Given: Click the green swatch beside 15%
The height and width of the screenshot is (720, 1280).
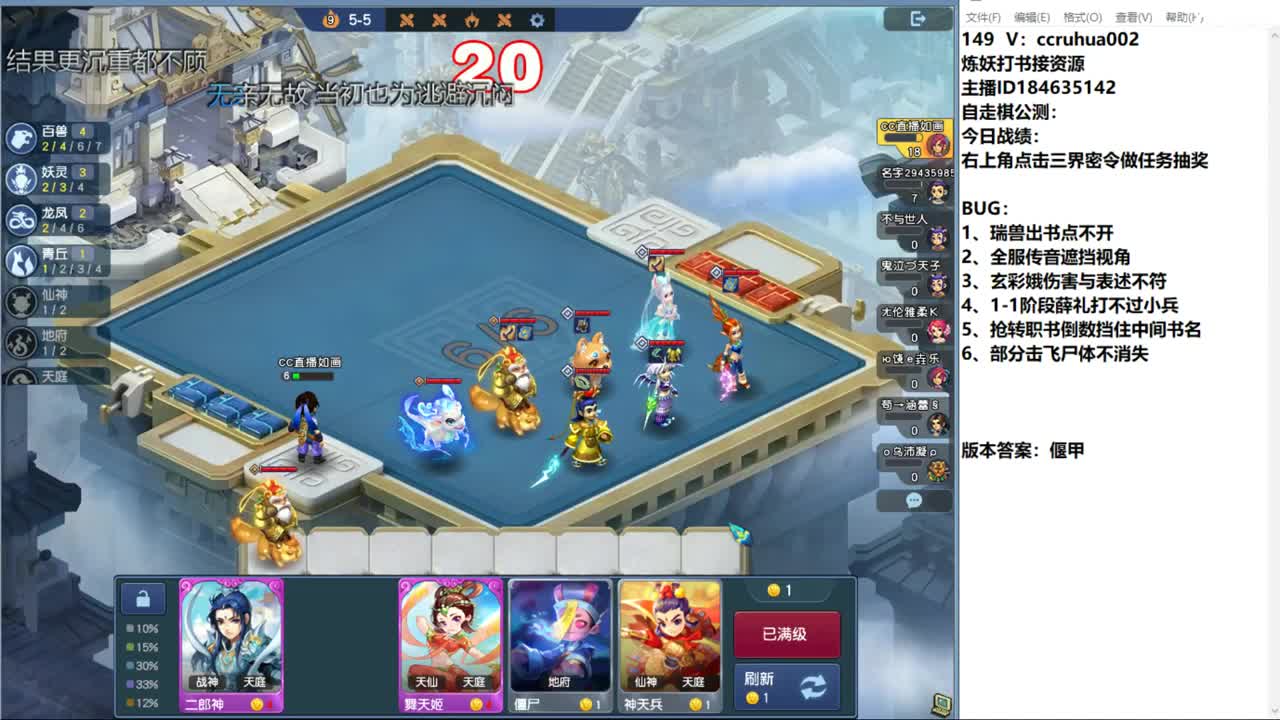Looking at the screenshot, I should click(x=131, y=646).
